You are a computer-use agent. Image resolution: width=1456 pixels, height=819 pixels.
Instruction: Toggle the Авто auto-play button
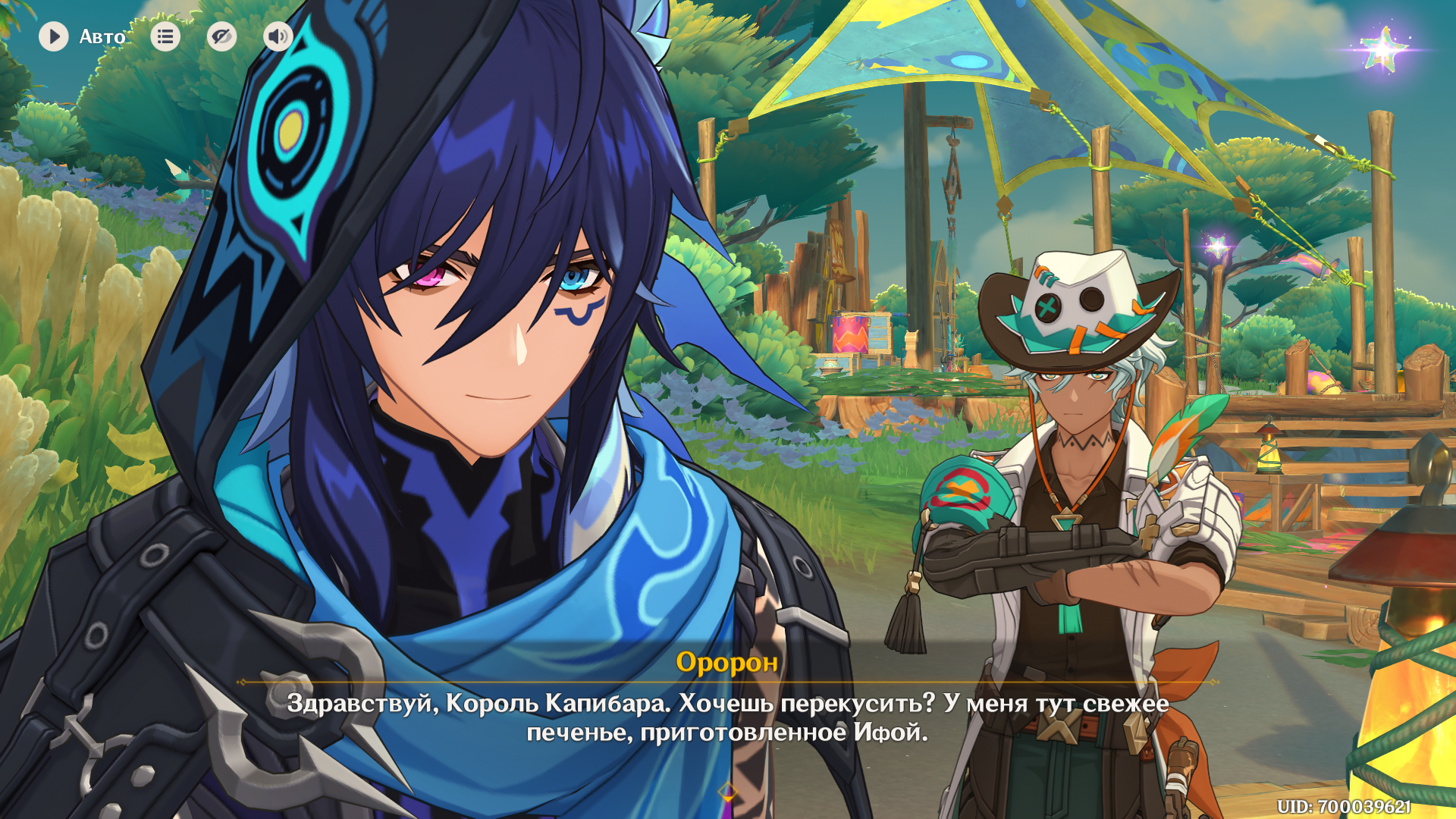point(54,36)
